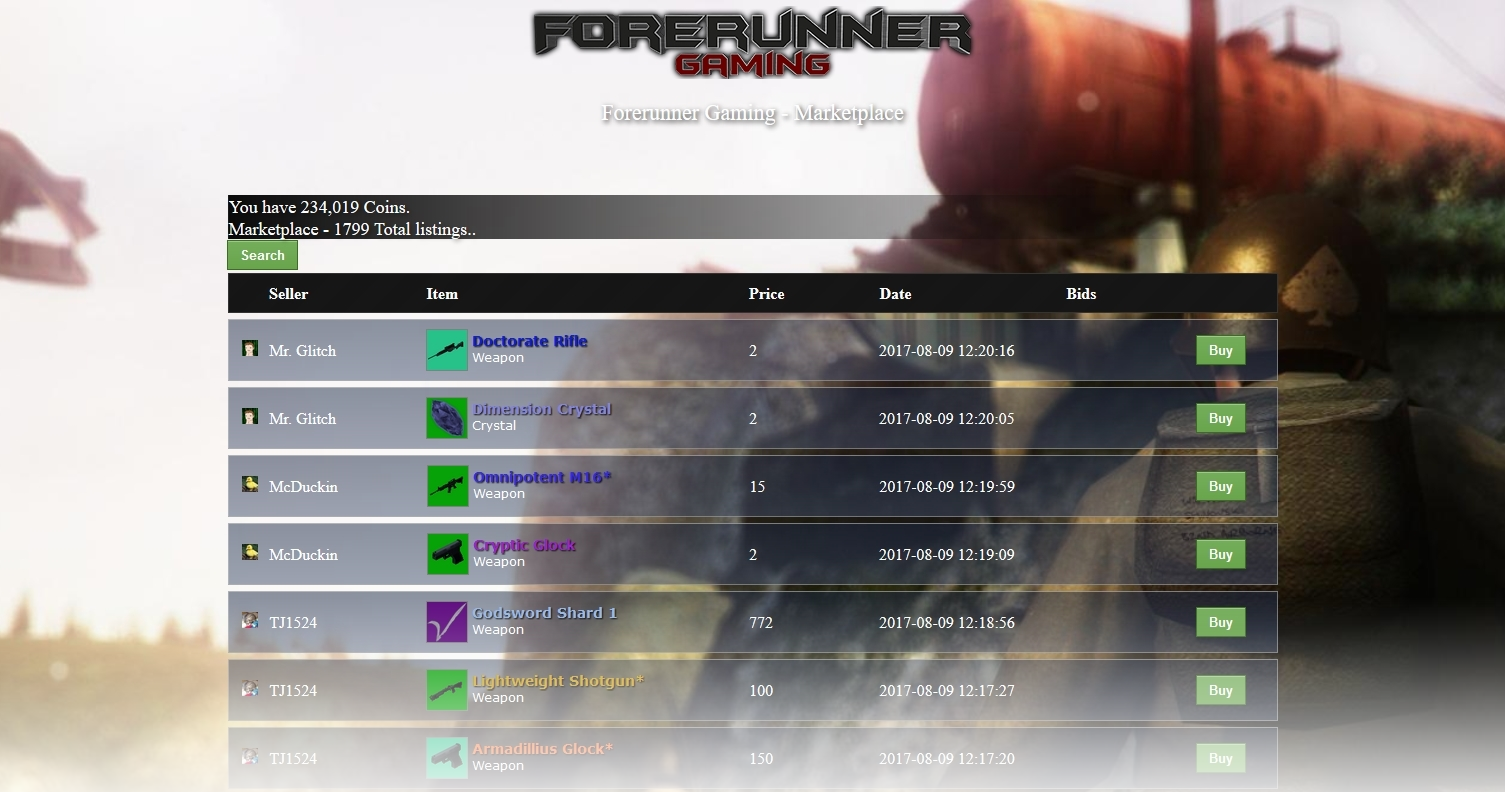1505x792 pixels.
Task: Click the Doctorate Rifle weapon thumbnail icon
Action: [x=447, y=349]
